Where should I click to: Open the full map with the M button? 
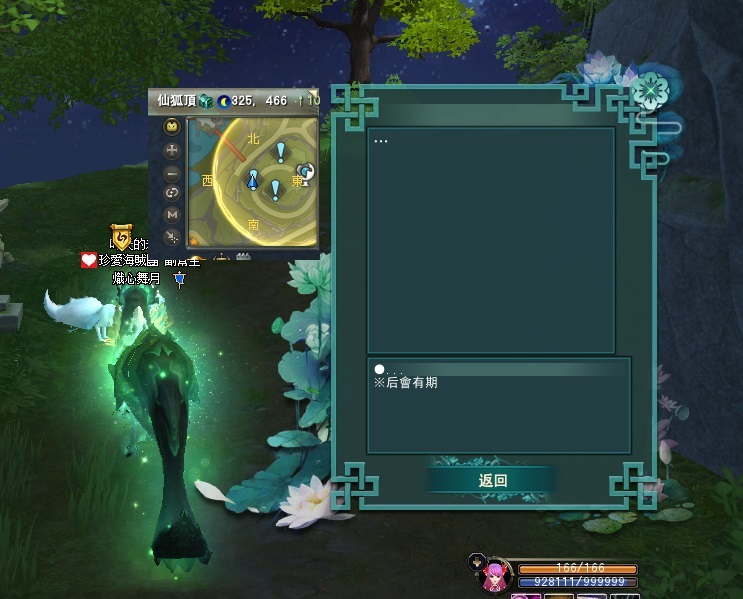click(x=172, y=215)
